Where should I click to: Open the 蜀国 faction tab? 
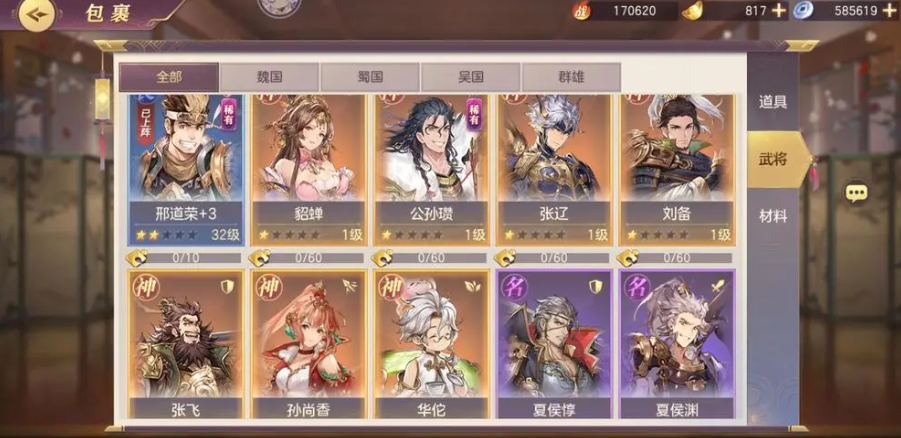(x=370, y=78)
